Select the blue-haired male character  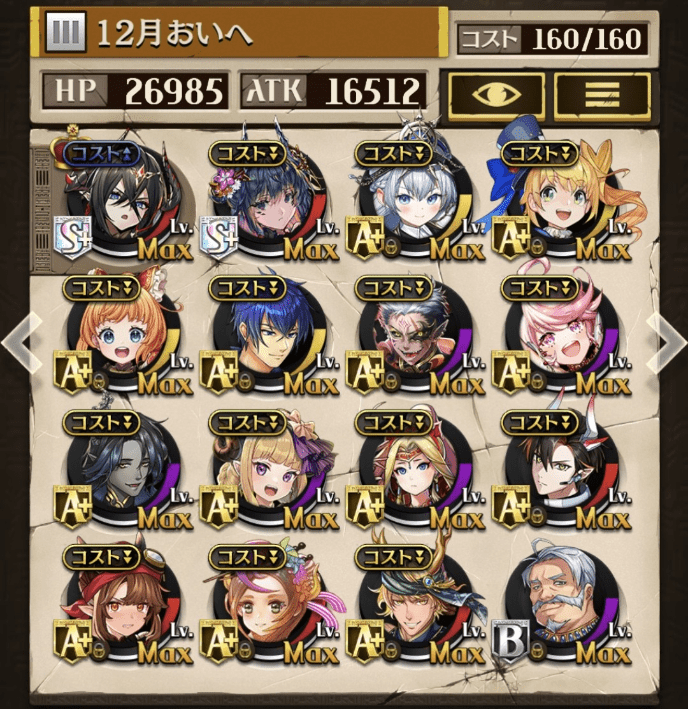click(x=263, y=335)
